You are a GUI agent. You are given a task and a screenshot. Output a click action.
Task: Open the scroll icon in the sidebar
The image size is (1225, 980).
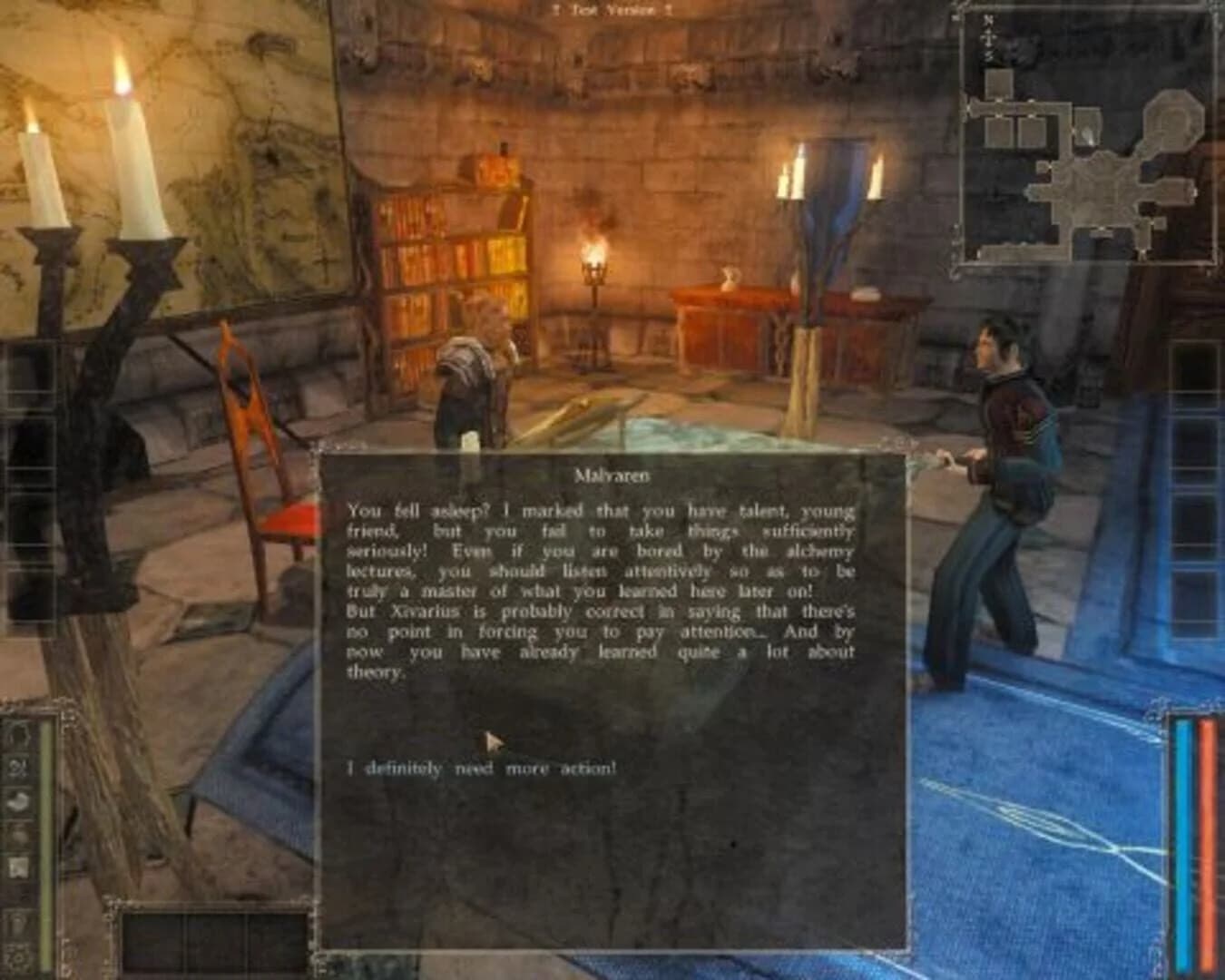click(18, 867)
